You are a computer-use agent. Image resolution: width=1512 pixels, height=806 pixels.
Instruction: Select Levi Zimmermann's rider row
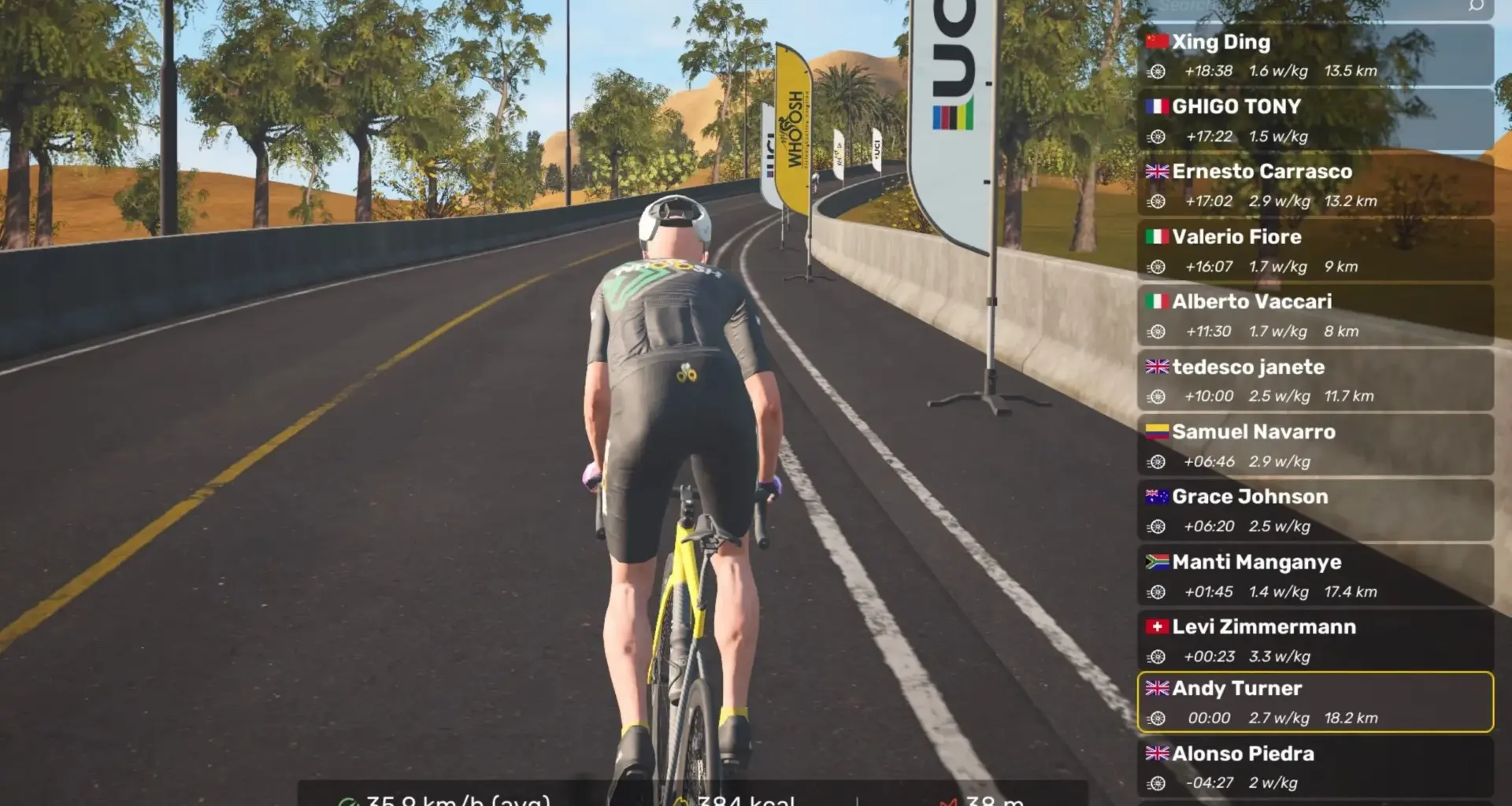point(1315,641)
